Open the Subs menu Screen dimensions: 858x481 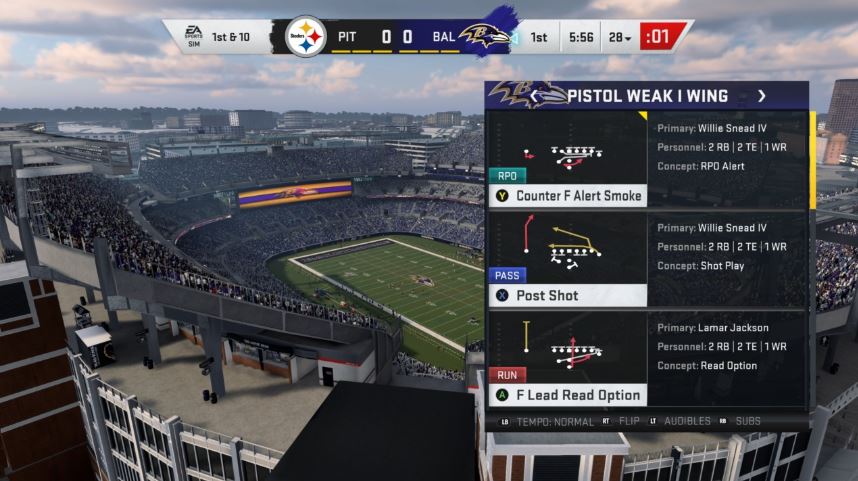tap(748, 421)
